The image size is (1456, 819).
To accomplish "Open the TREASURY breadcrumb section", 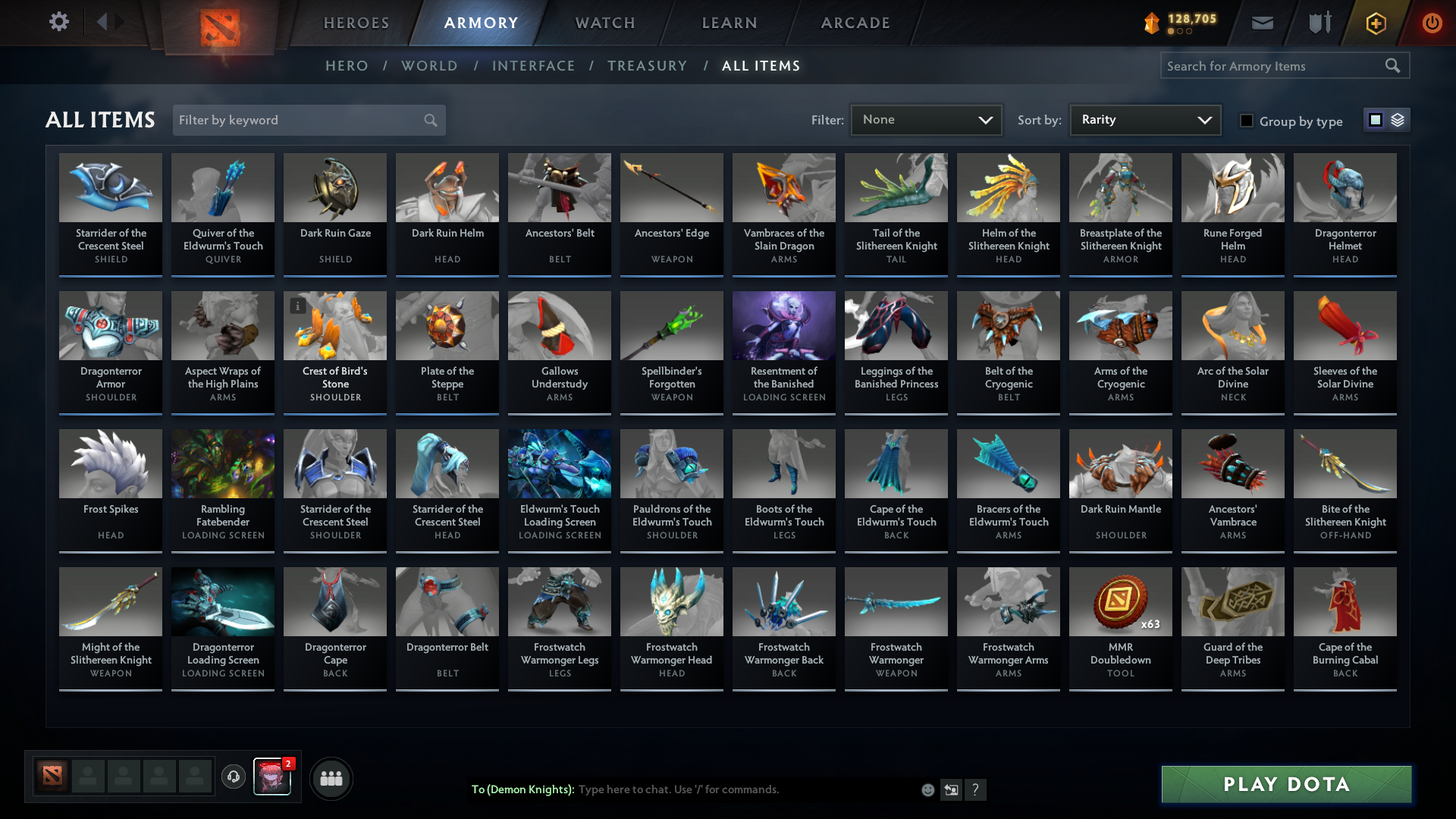I will point(647,66).
